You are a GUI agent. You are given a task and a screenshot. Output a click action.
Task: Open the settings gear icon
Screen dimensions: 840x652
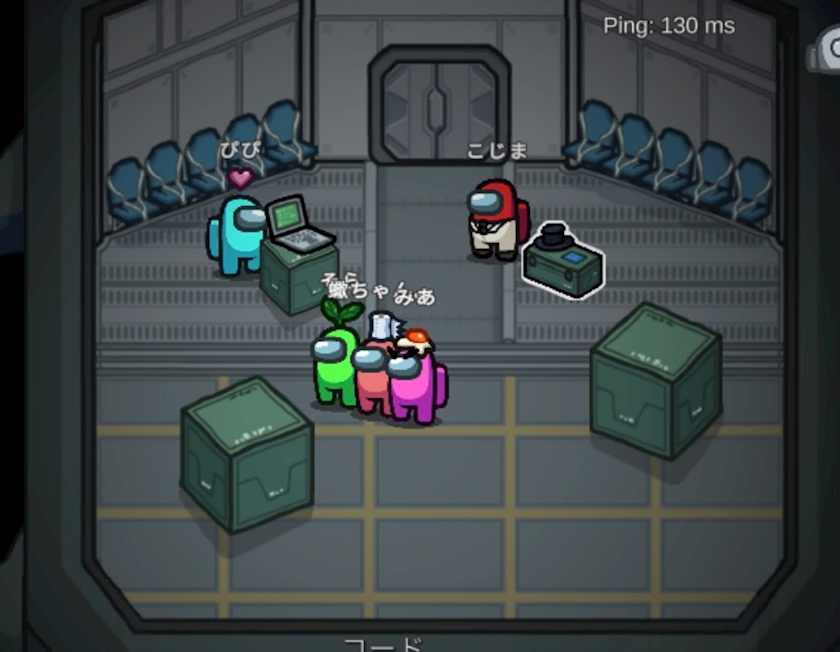tap(829, 48)
